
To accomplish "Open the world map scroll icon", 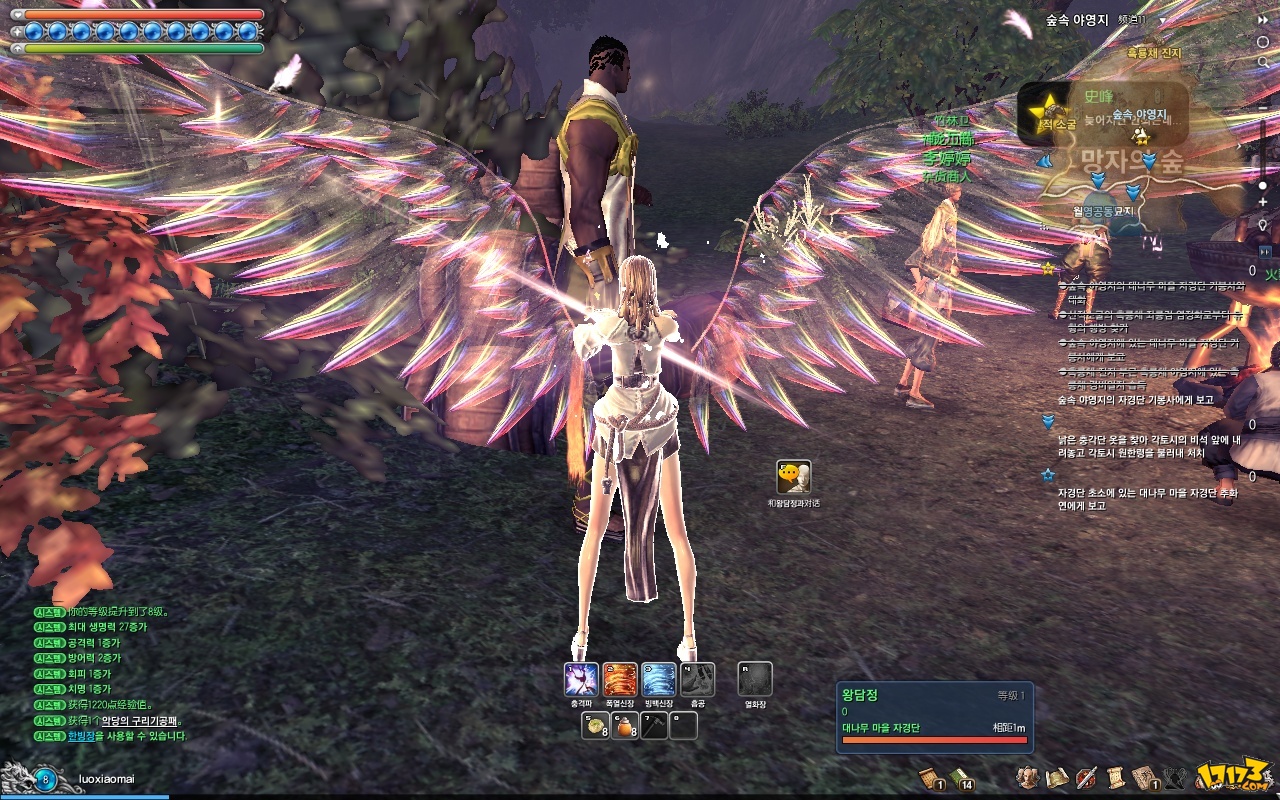I will click(1057, 777).
